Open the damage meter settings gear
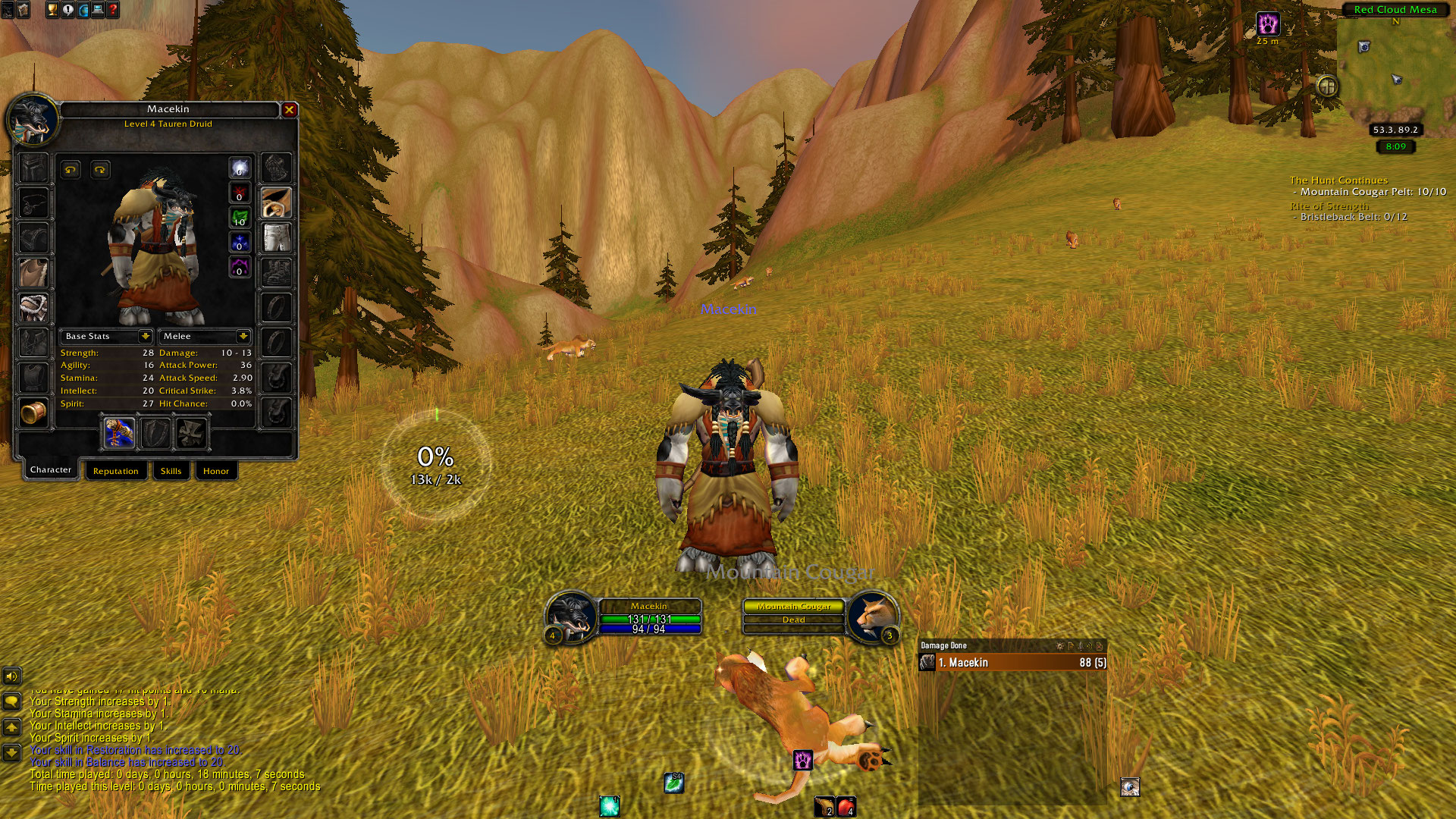Image resolution: width=1456 pixels, height=819 pixels. [1059, 646]
